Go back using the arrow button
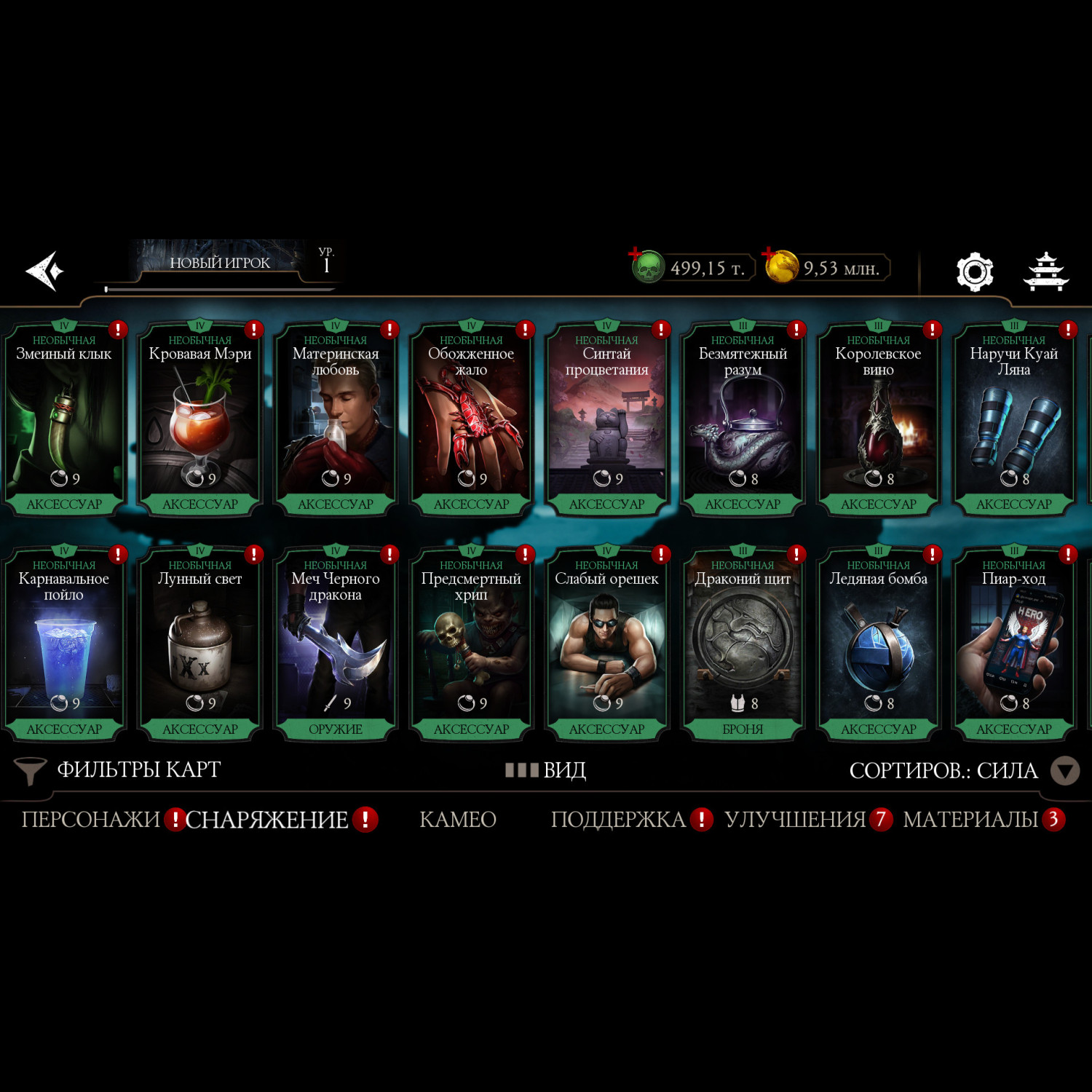Screen dimensions: 1092x1092 click(x=45, y=271)
